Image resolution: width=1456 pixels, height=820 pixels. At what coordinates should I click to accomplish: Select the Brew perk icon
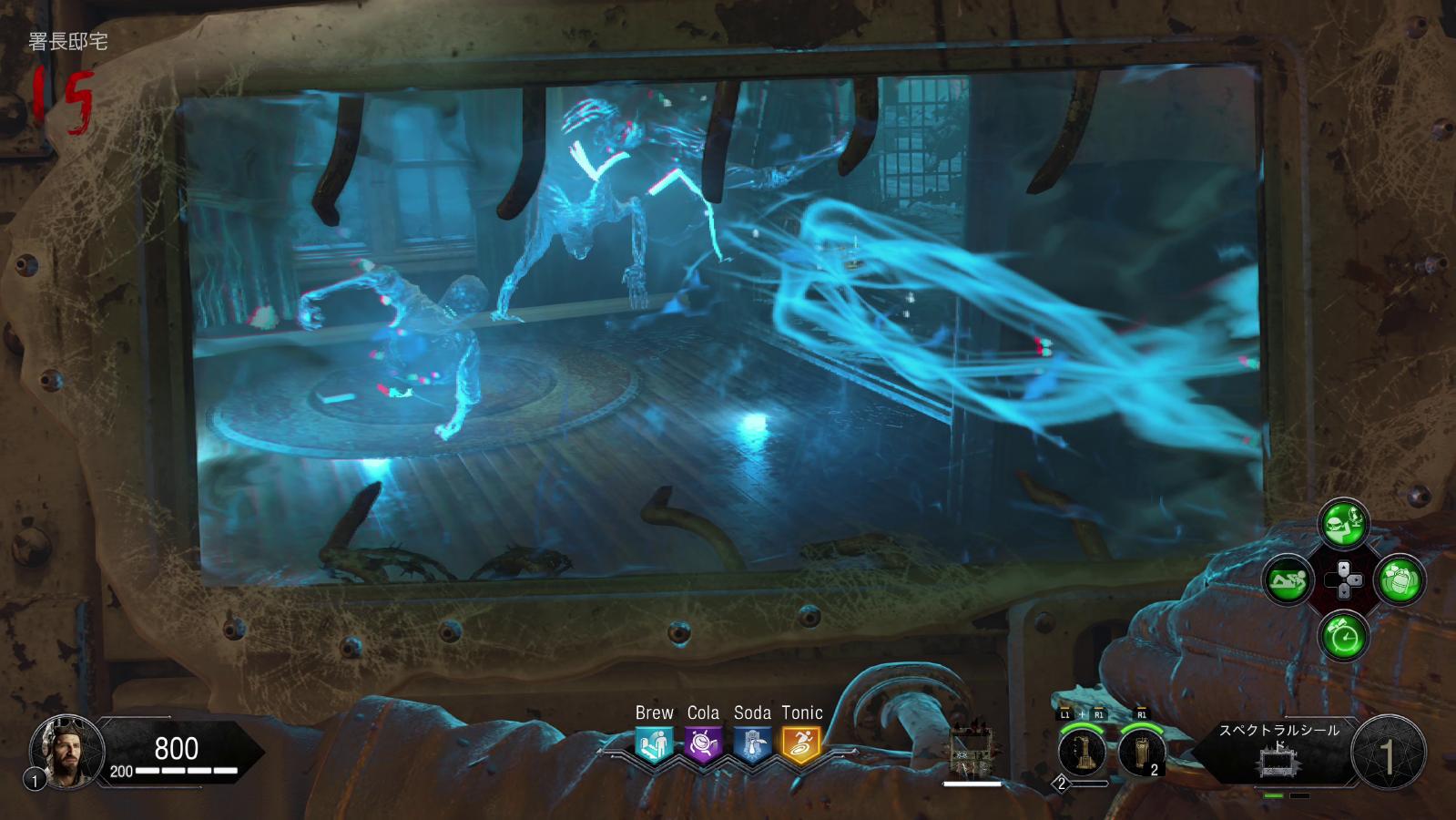654,744
